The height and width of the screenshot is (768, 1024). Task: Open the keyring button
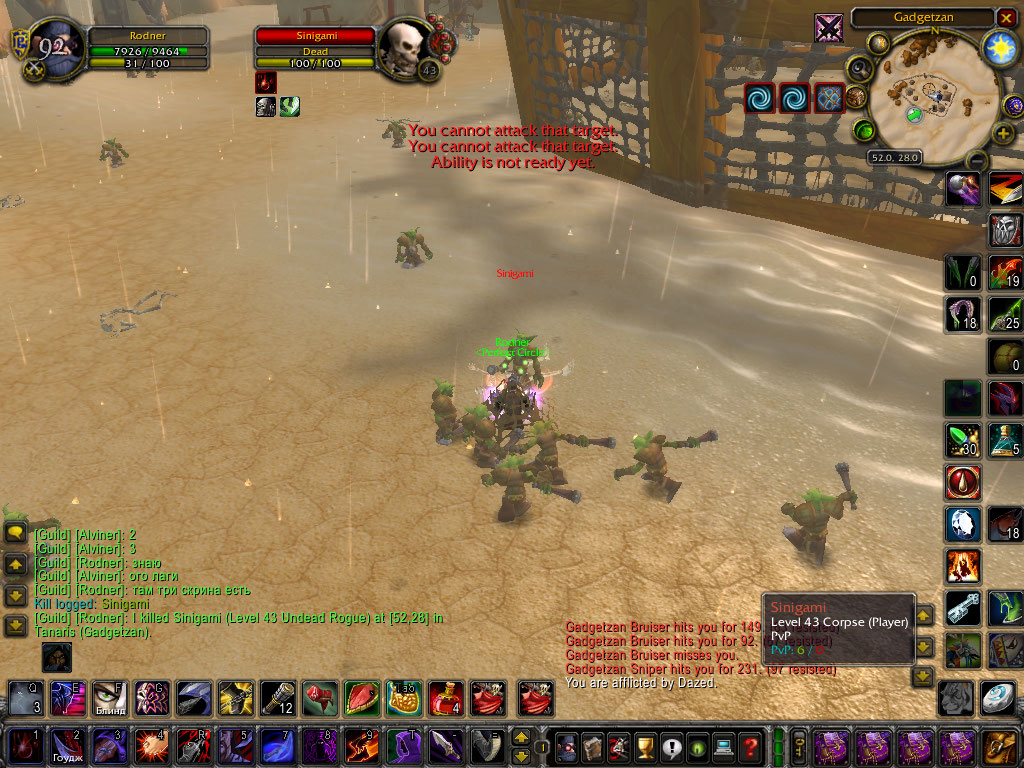pos(799,746)
